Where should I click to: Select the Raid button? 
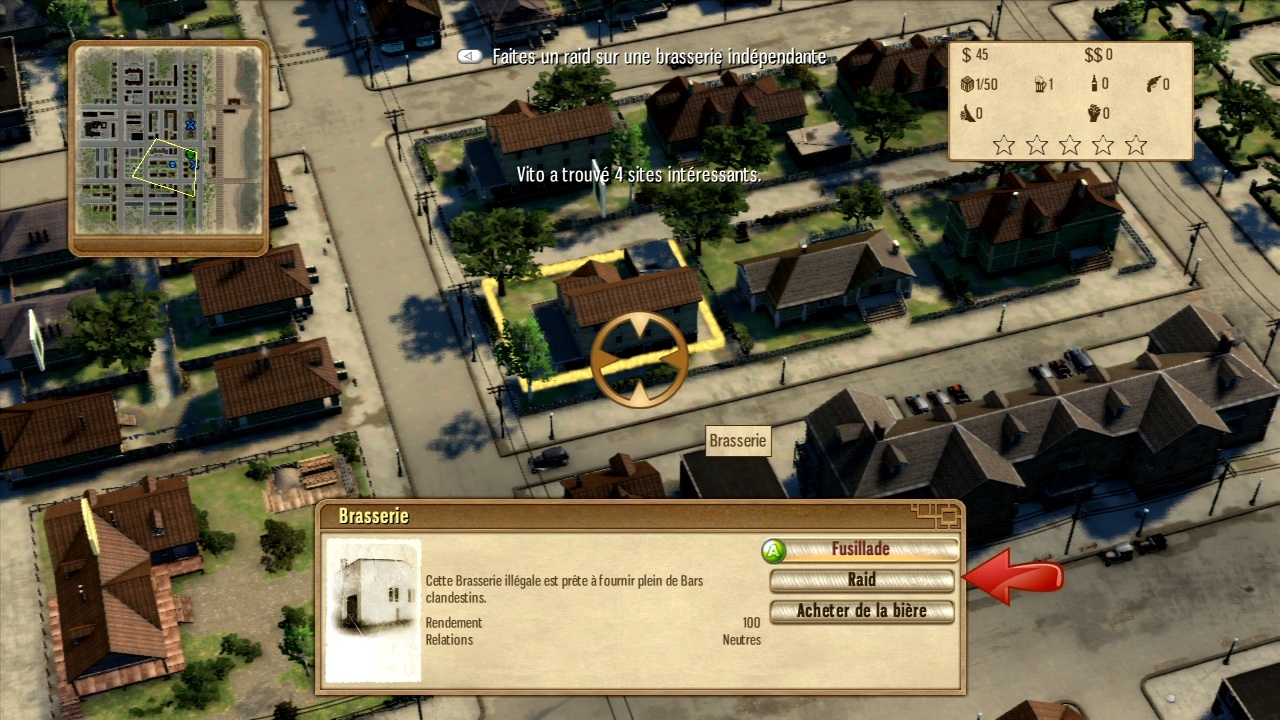click(x=861, y=580)
